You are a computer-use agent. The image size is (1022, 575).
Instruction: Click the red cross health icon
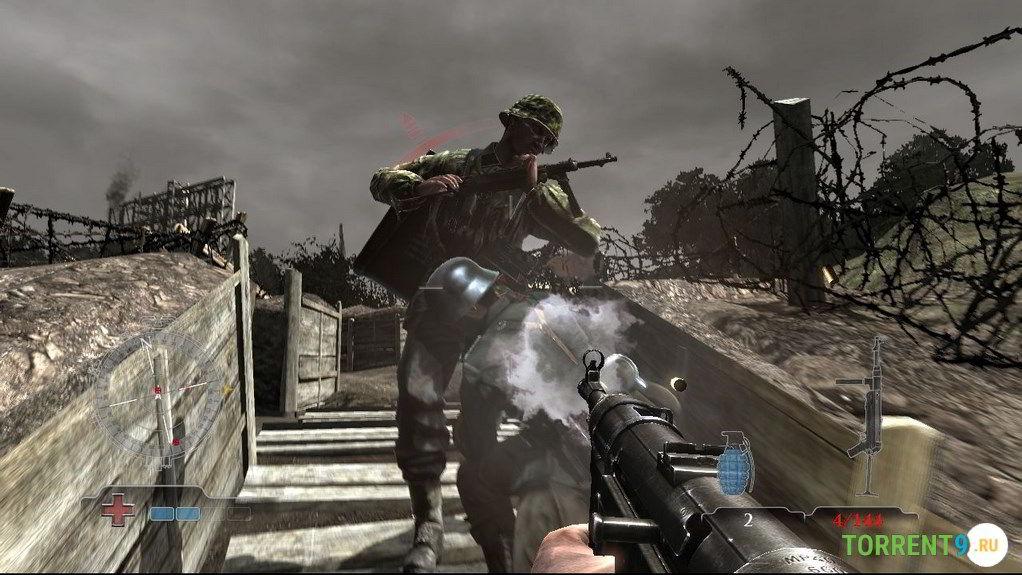[x=118, y=510]
